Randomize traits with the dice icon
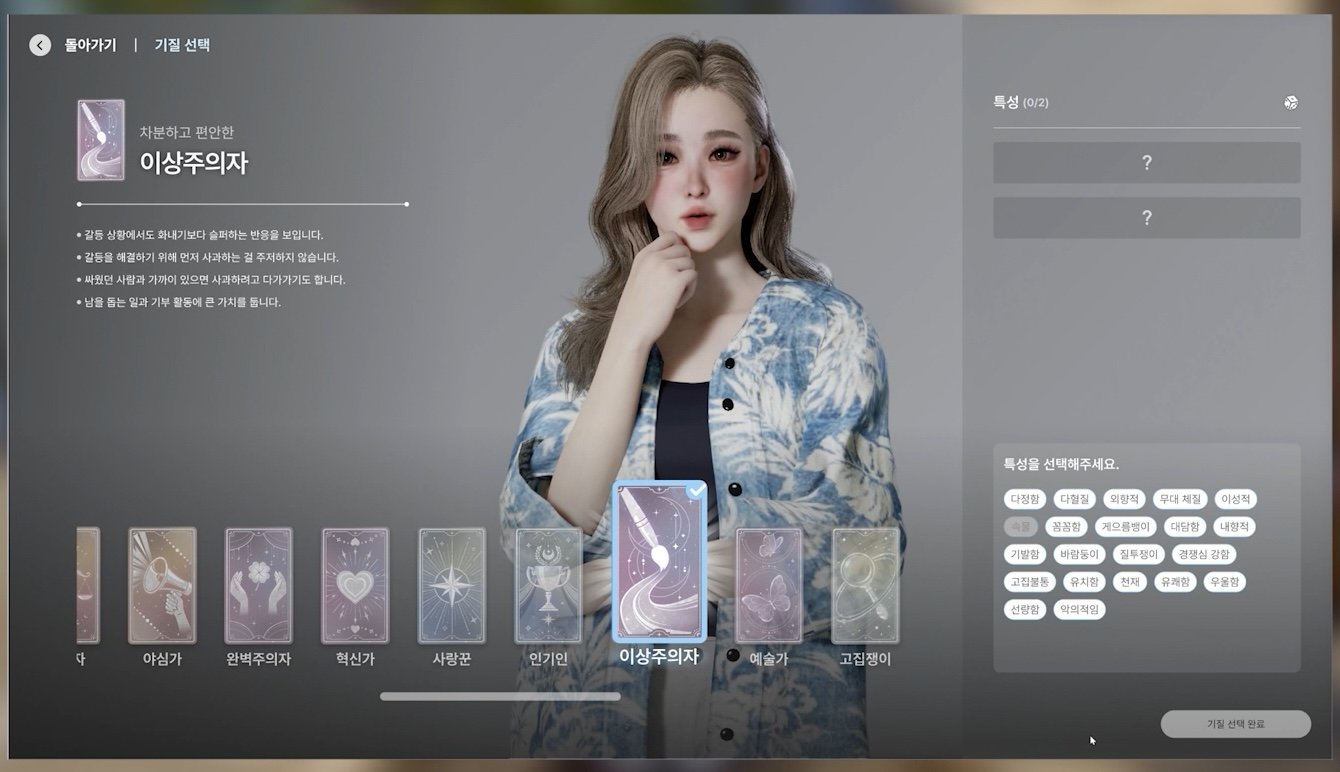The width and height of the screenshot is (1340, 772). (x=1291, y=102)
